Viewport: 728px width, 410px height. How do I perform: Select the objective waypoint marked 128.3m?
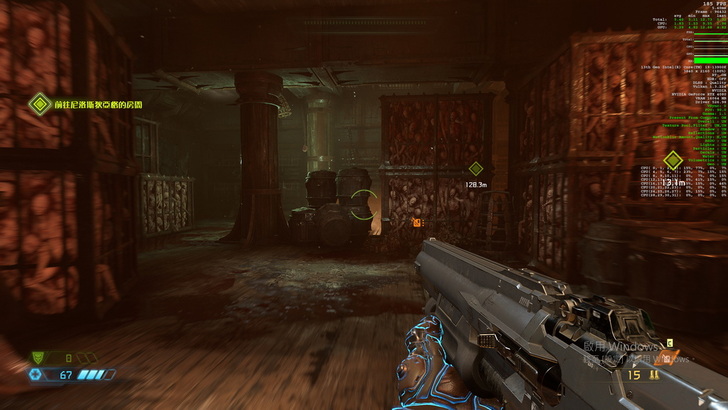pos(476,169)
